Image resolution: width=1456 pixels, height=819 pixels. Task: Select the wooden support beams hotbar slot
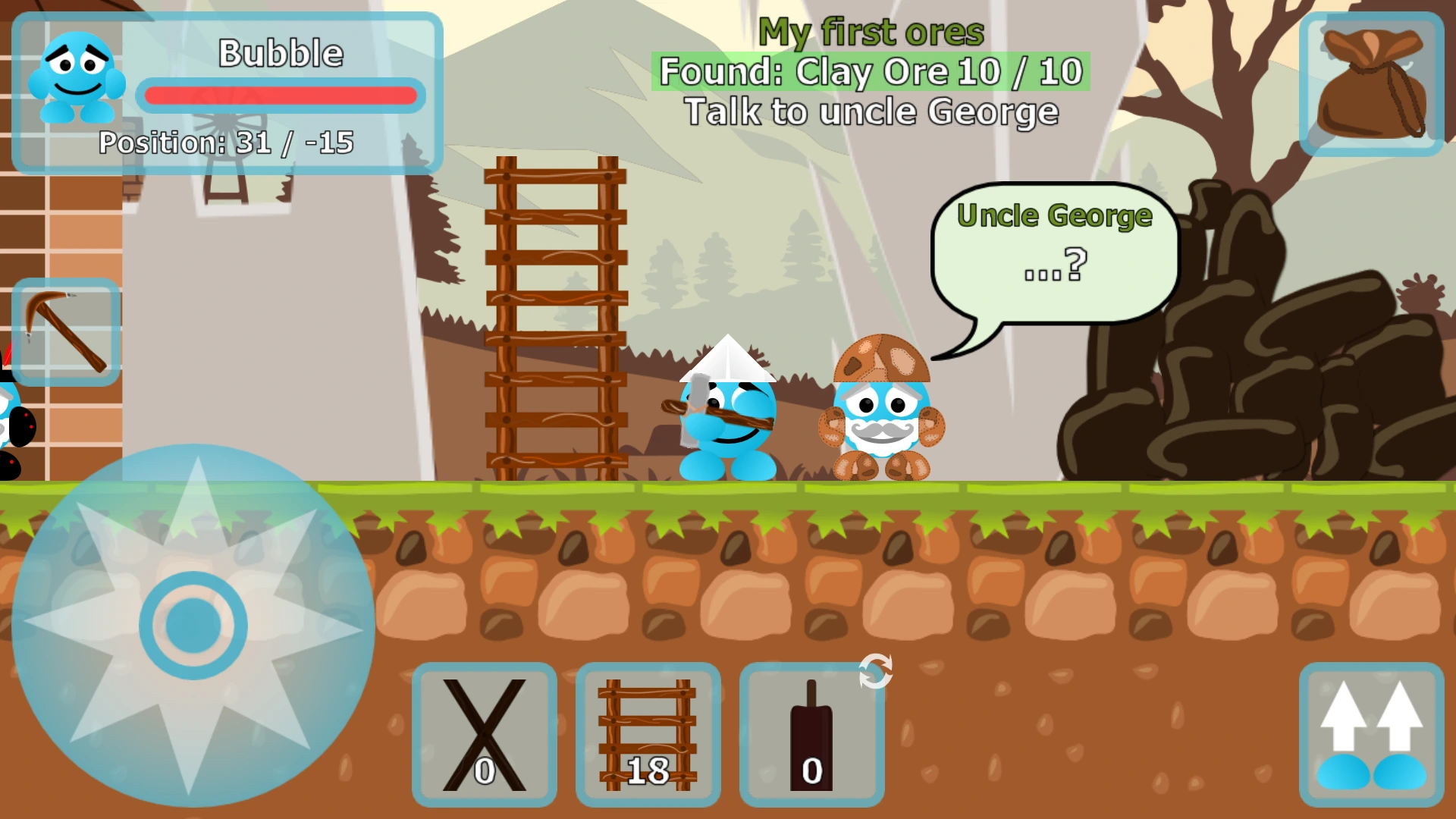[484, 732]
